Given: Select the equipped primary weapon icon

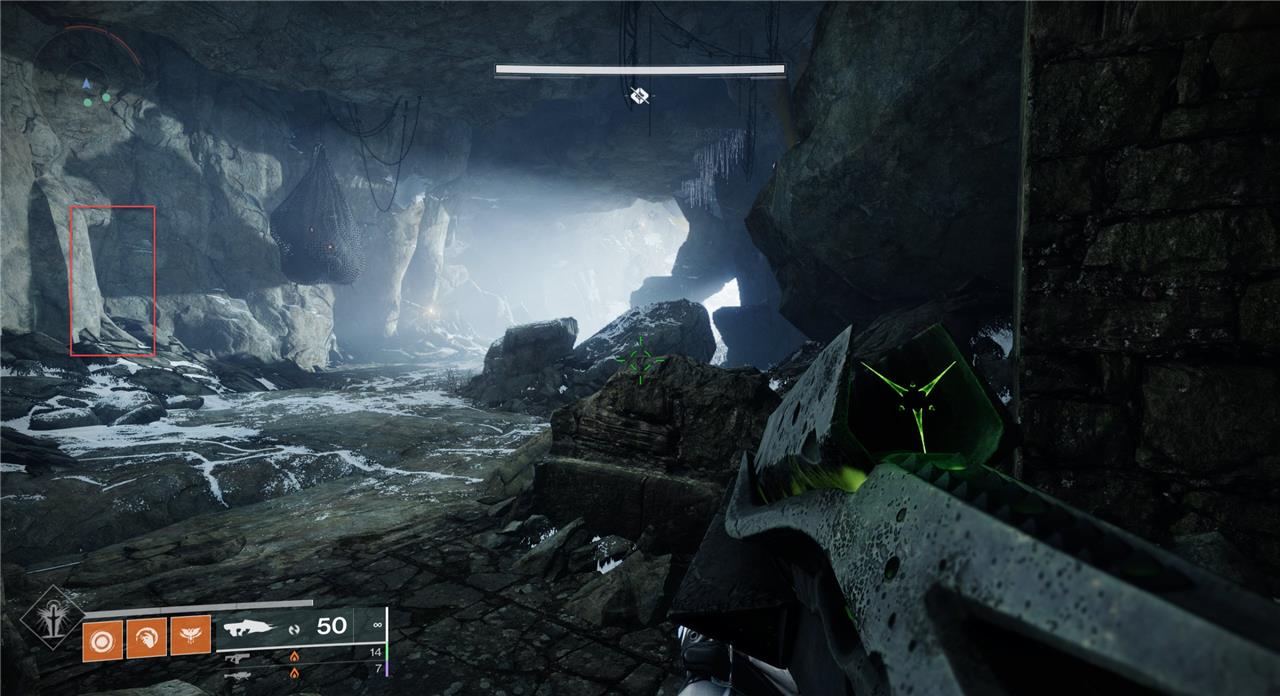Looking at the screenshot, I should [250, 628].
